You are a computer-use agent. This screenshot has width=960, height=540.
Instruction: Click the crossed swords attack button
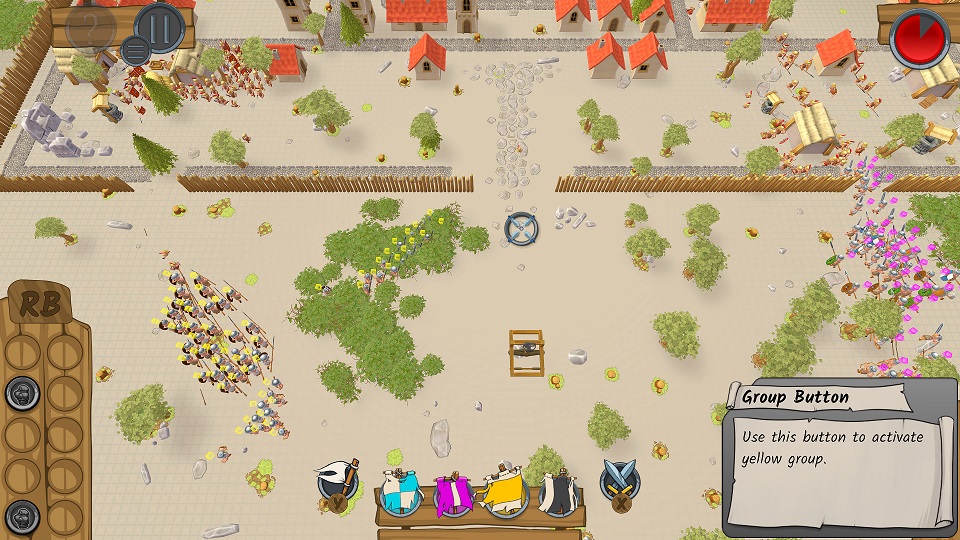click(619, 483)
